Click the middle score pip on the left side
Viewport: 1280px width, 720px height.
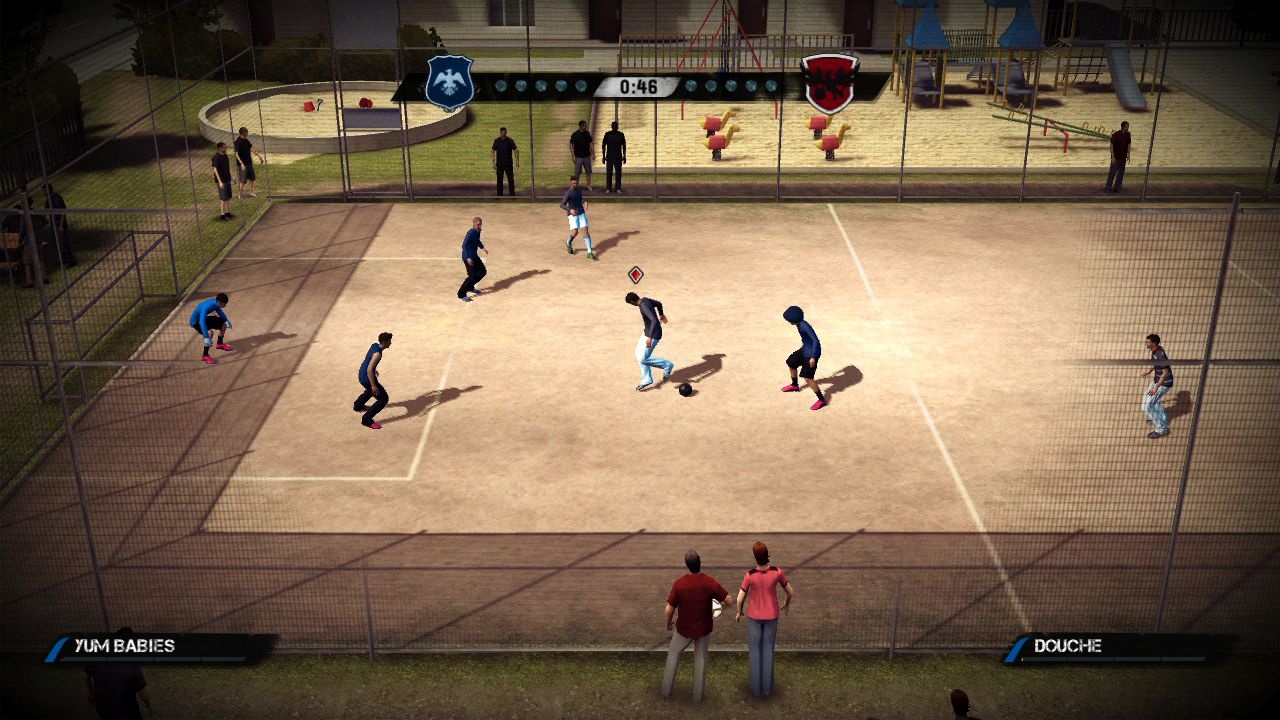[541, 87]
